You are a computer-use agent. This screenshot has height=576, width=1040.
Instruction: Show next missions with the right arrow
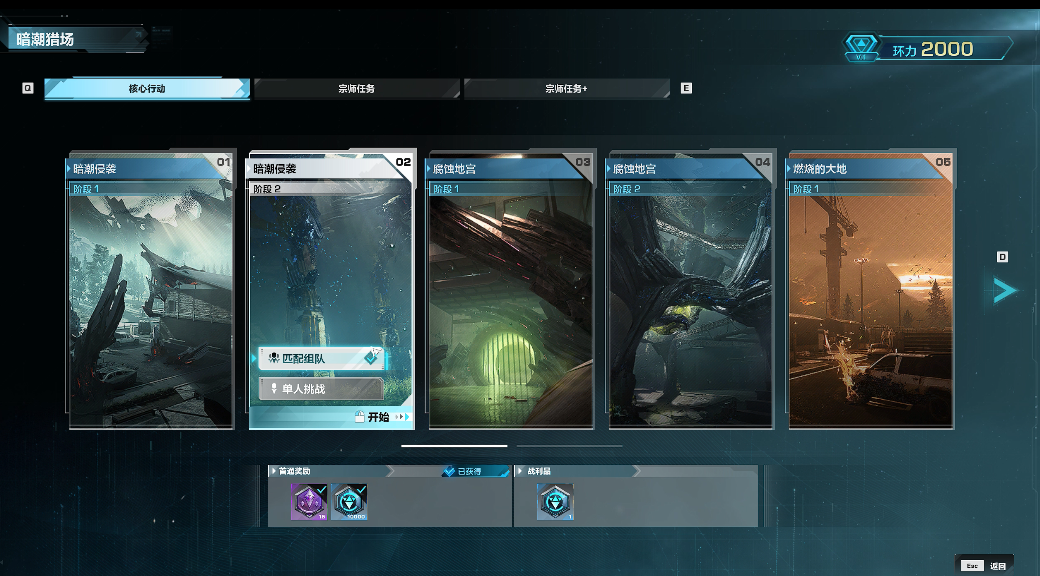pyautogui.click(x=1004, y=290)
